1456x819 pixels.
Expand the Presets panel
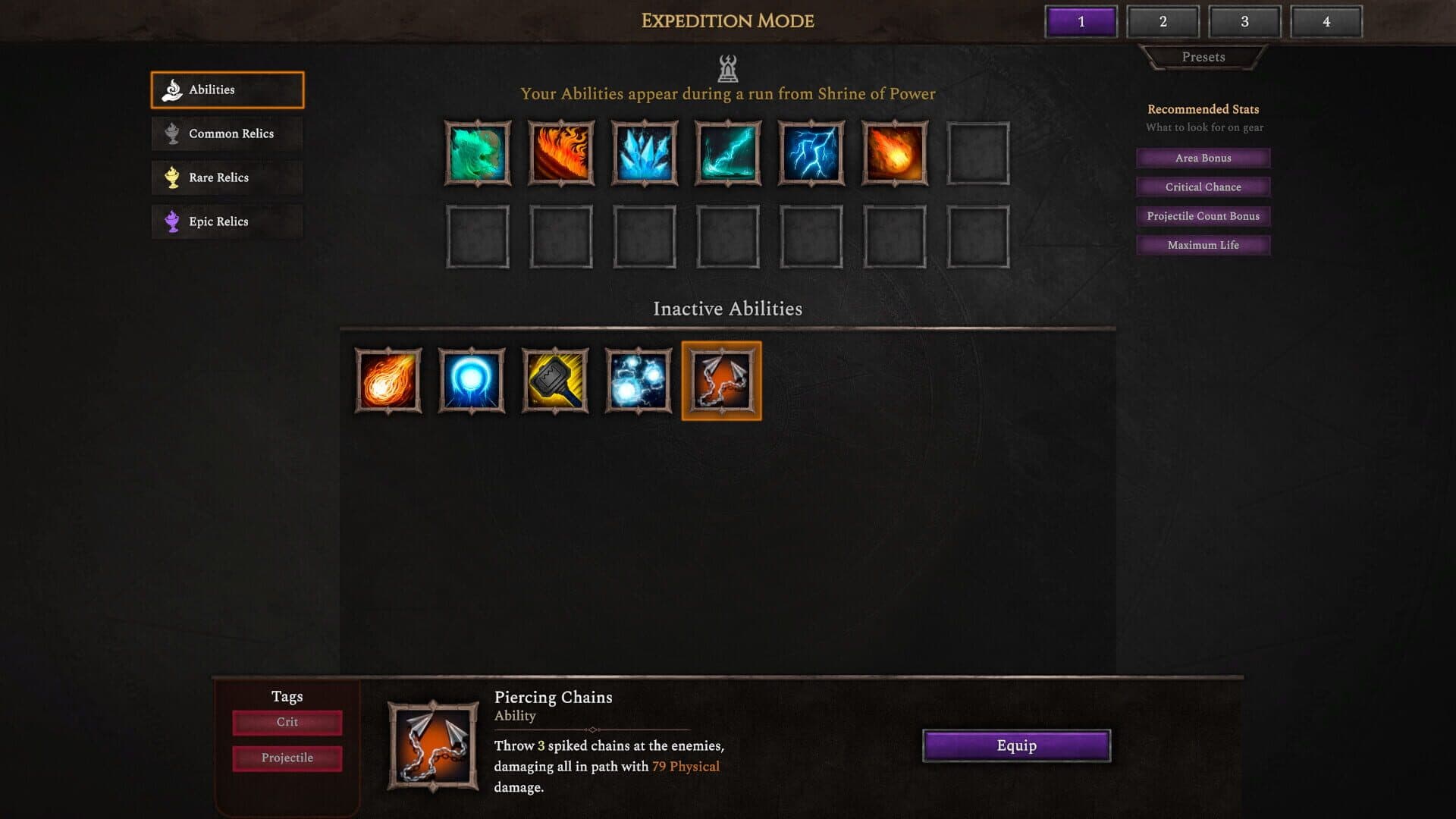(1203, 57)
